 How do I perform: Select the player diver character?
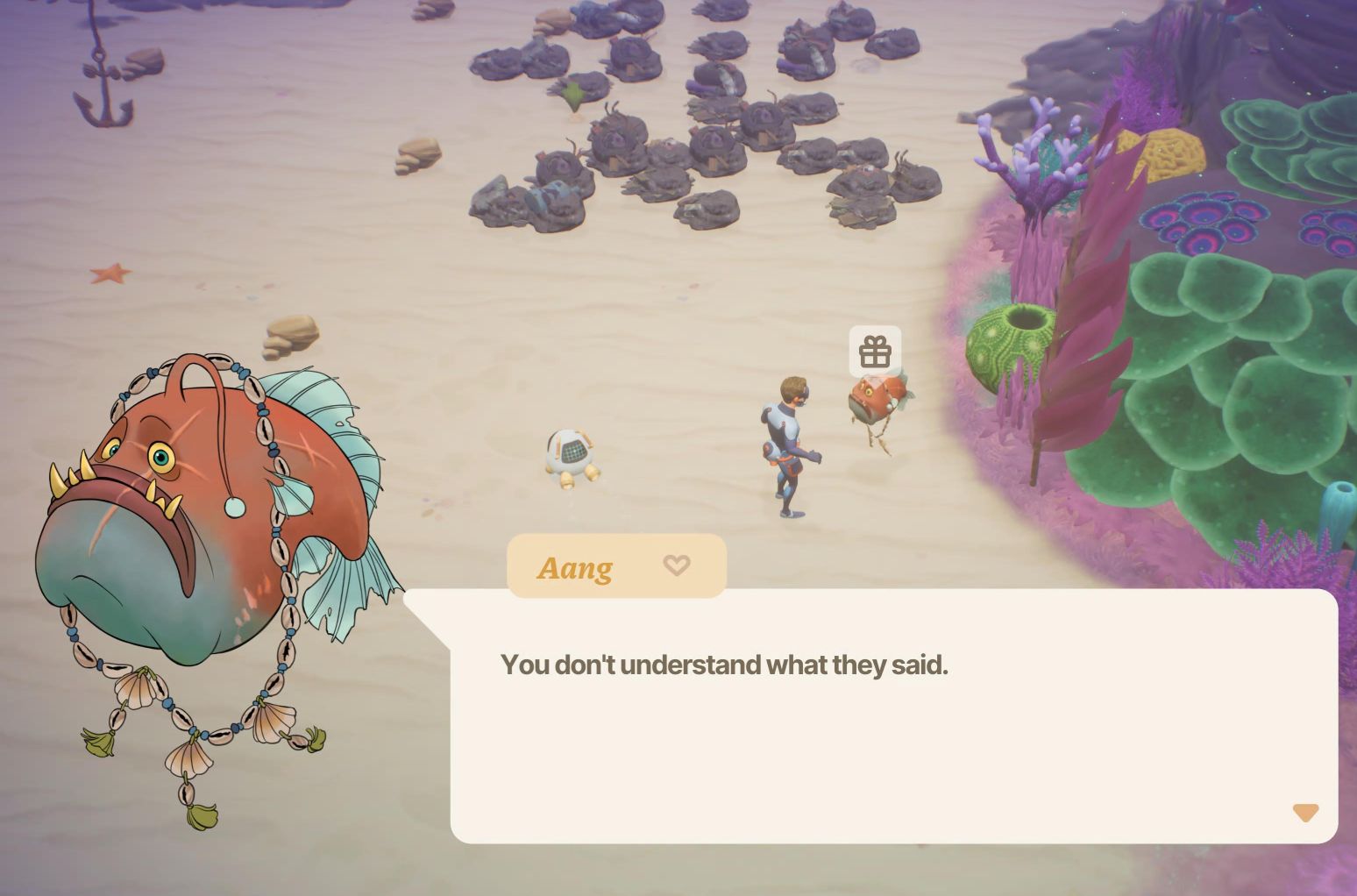click(789, 438)
